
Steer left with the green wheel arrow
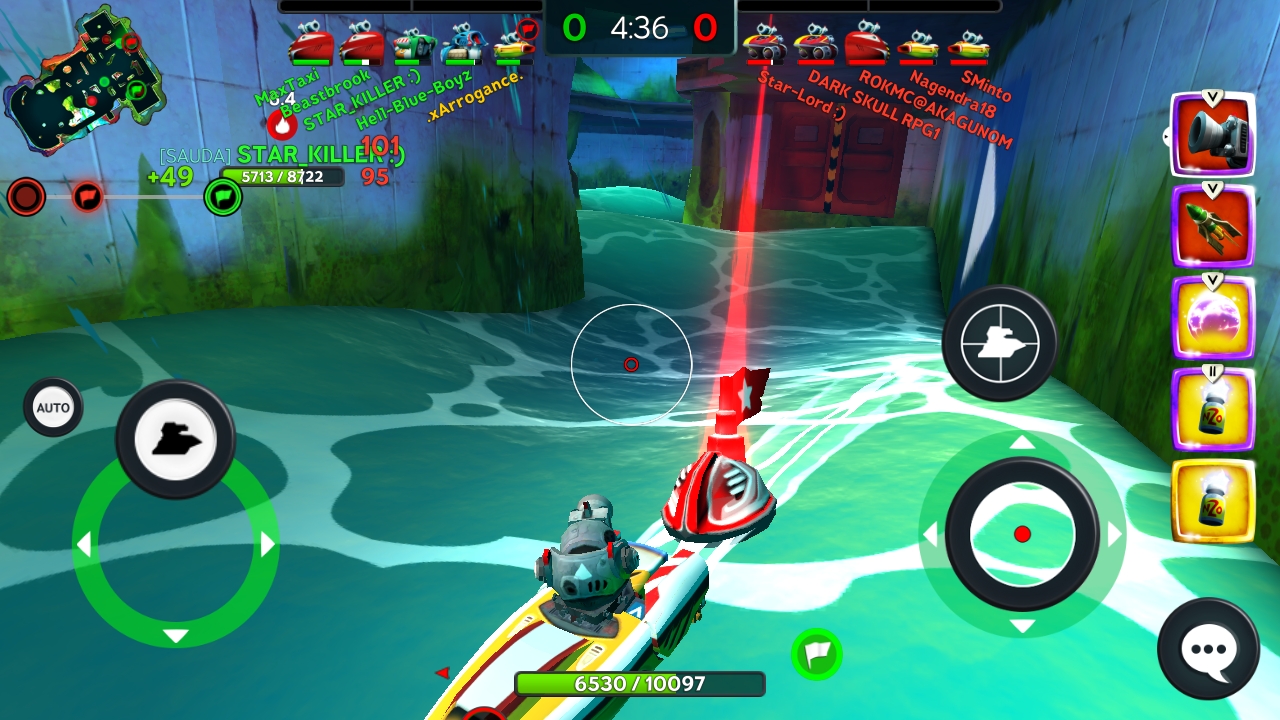[84, 545]
